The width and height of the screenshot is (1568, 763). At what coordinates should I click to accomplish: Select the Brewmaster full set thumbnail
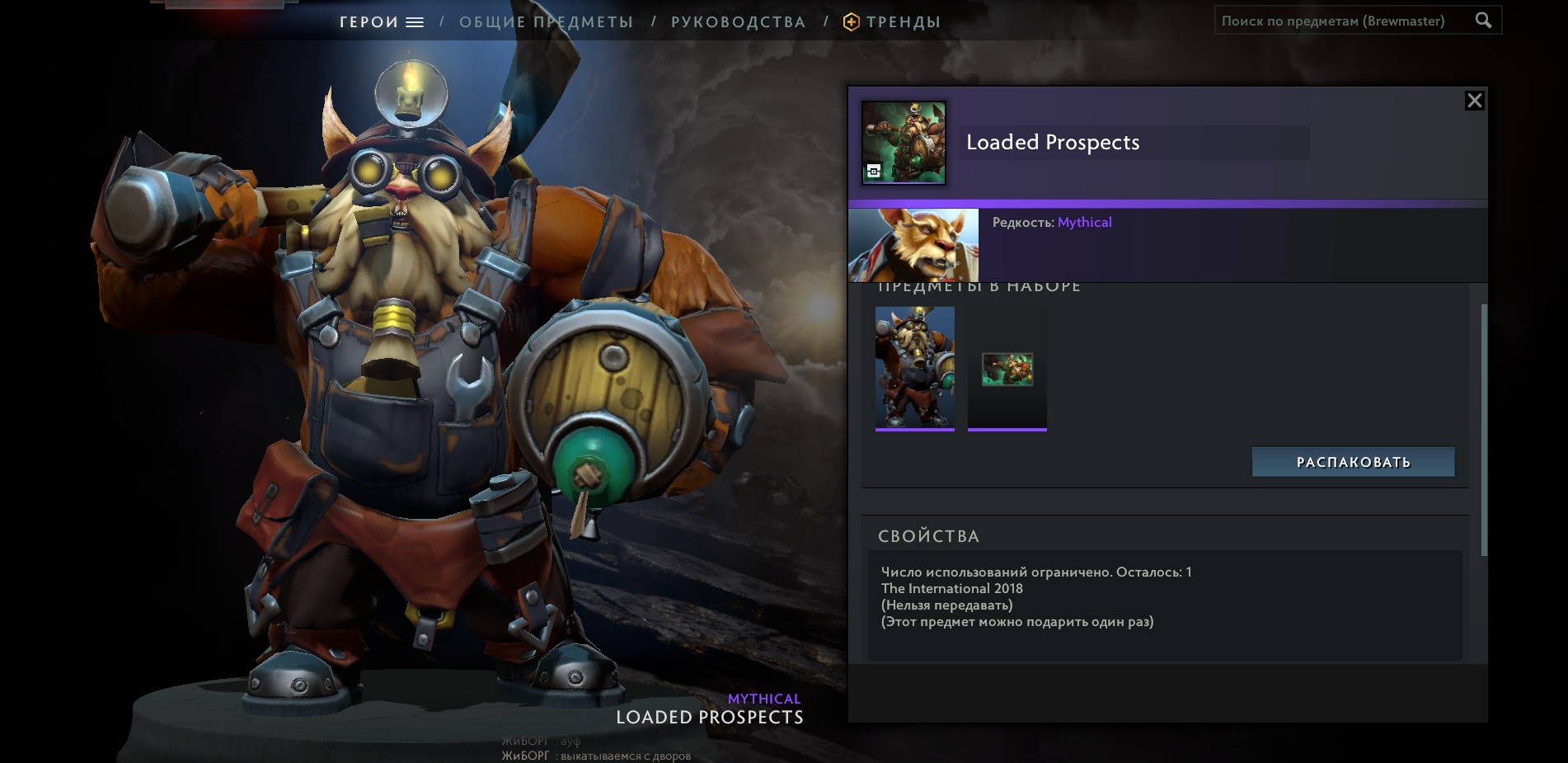point(914,368)
